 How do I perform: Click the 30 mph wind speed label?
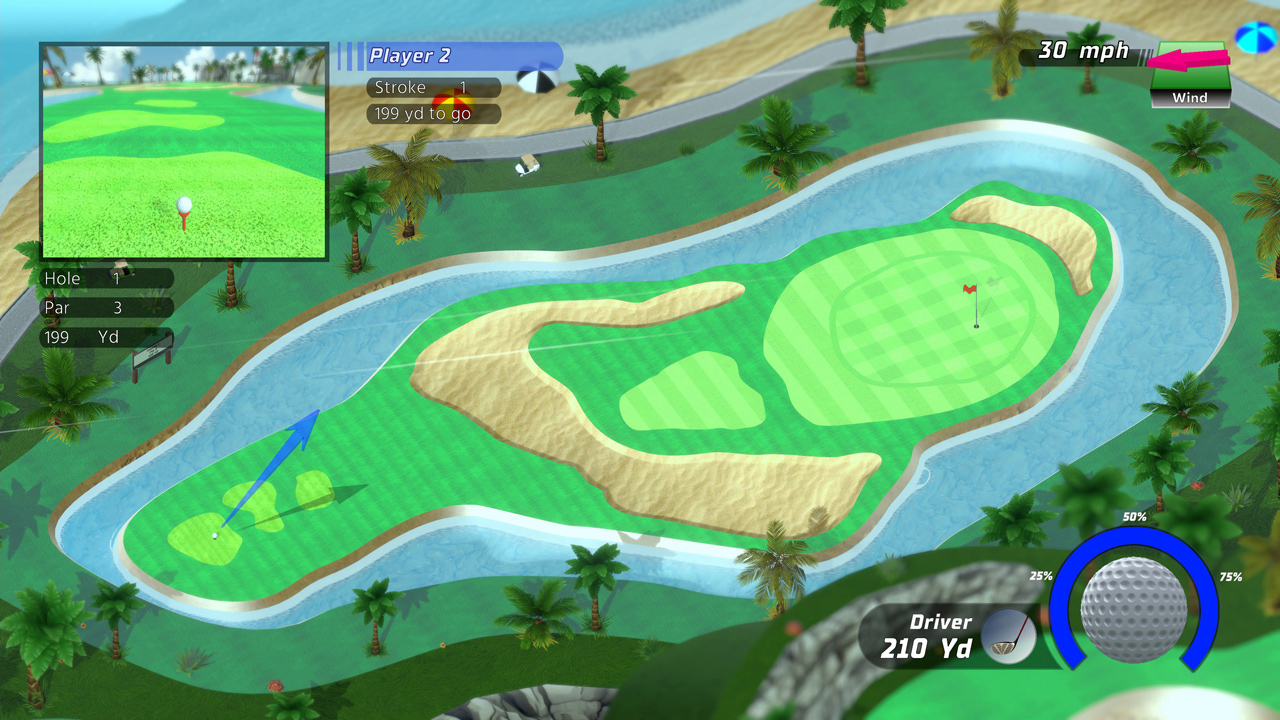point(1082,49)
